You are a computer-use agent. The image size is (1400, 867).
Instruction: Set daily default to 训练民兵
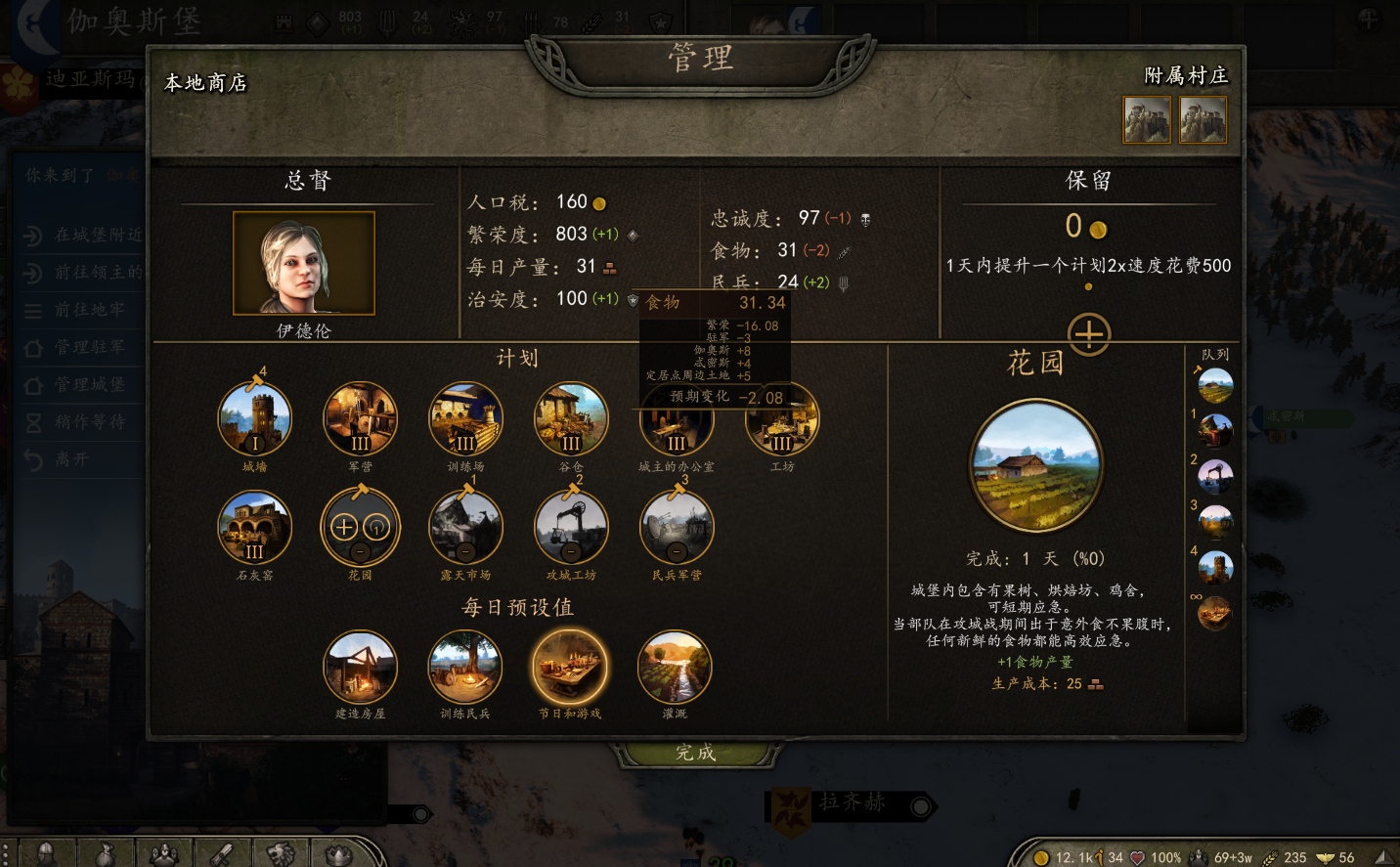point(465,668)
